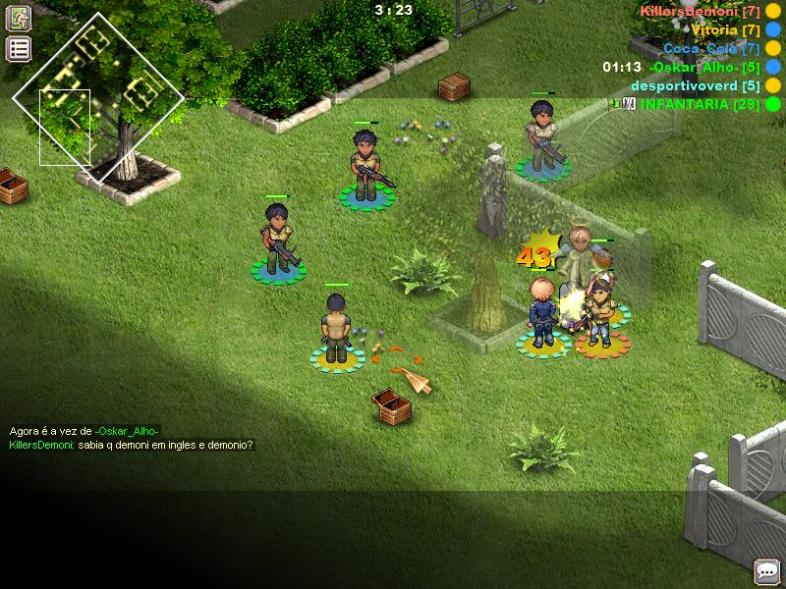Choose Coca_Cola in the player list
The image size is (786, 589).
[711, 48]
